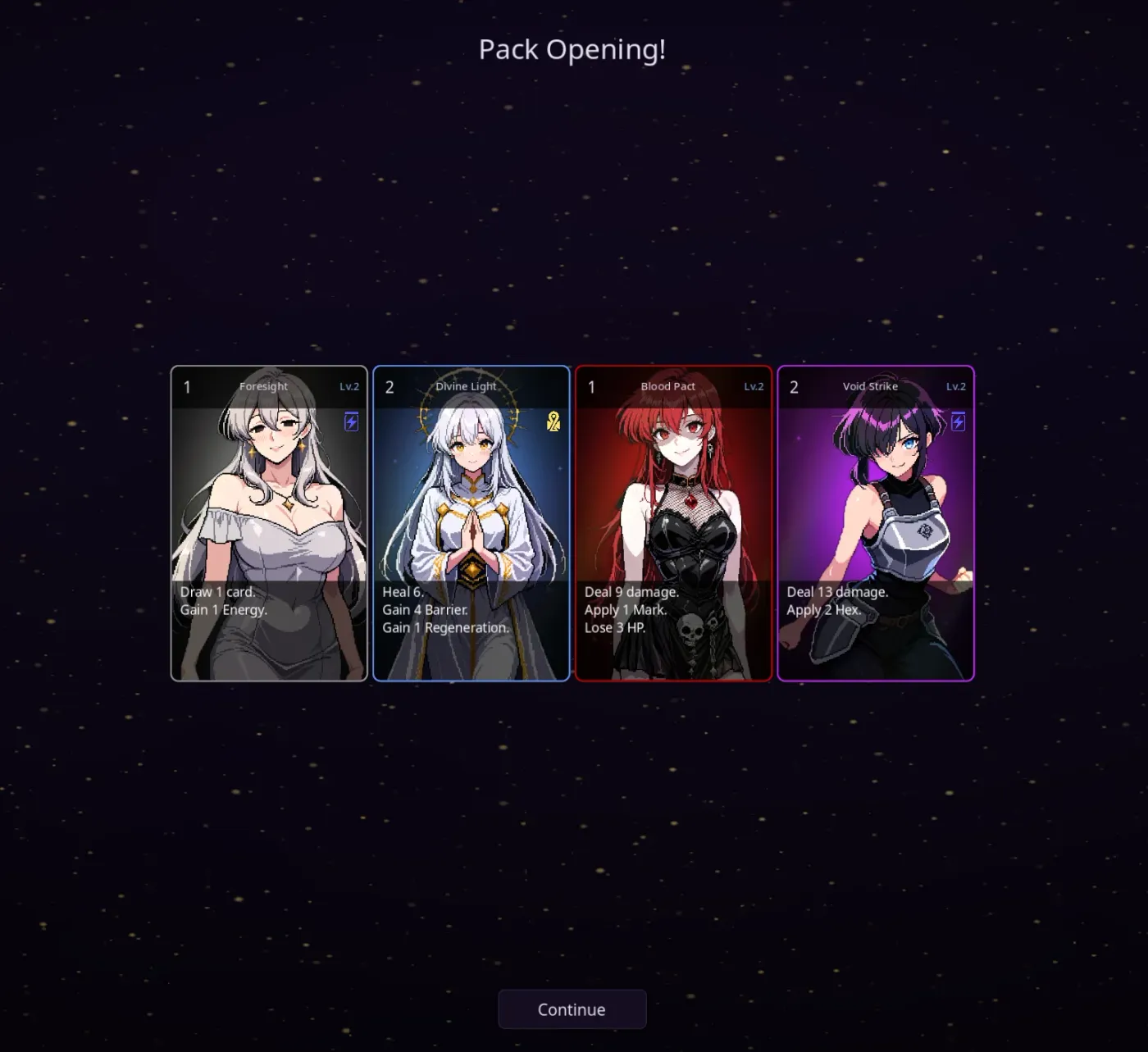This screenshot has width=1148, height=1052.
Task: Click the yellow key icon on Divine Light
Action: [553, 422]
